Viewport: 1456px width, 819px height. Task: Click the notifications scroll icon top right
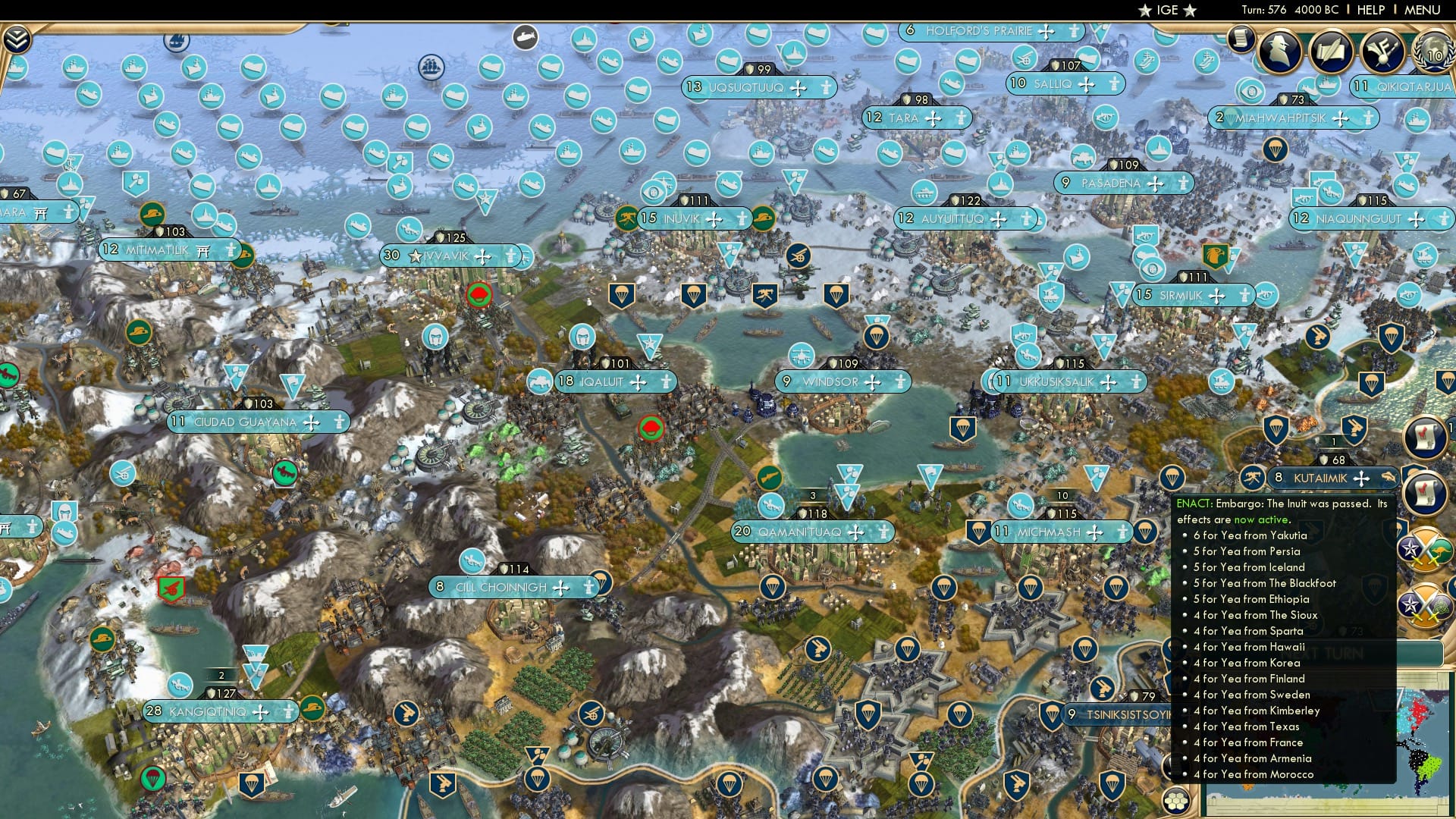point(1241,40)
